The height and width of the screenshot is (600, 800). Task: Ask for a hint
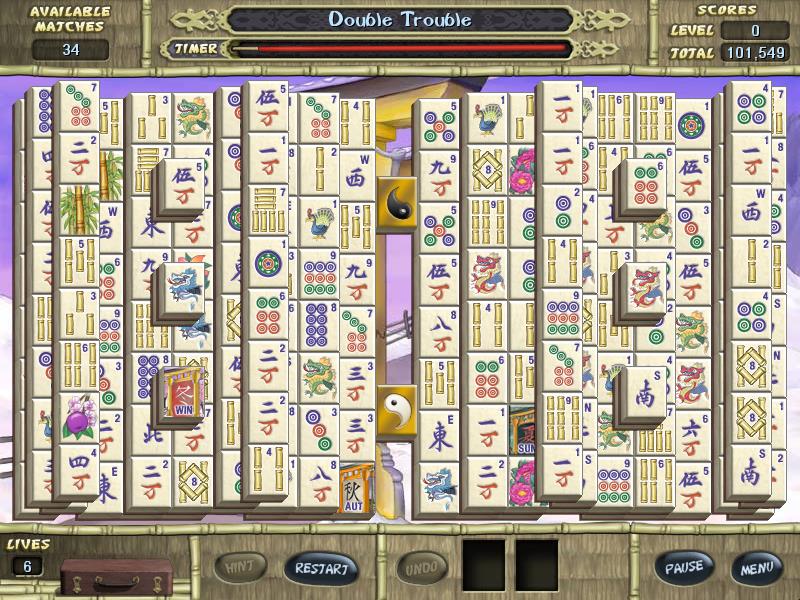pos(240,567)
